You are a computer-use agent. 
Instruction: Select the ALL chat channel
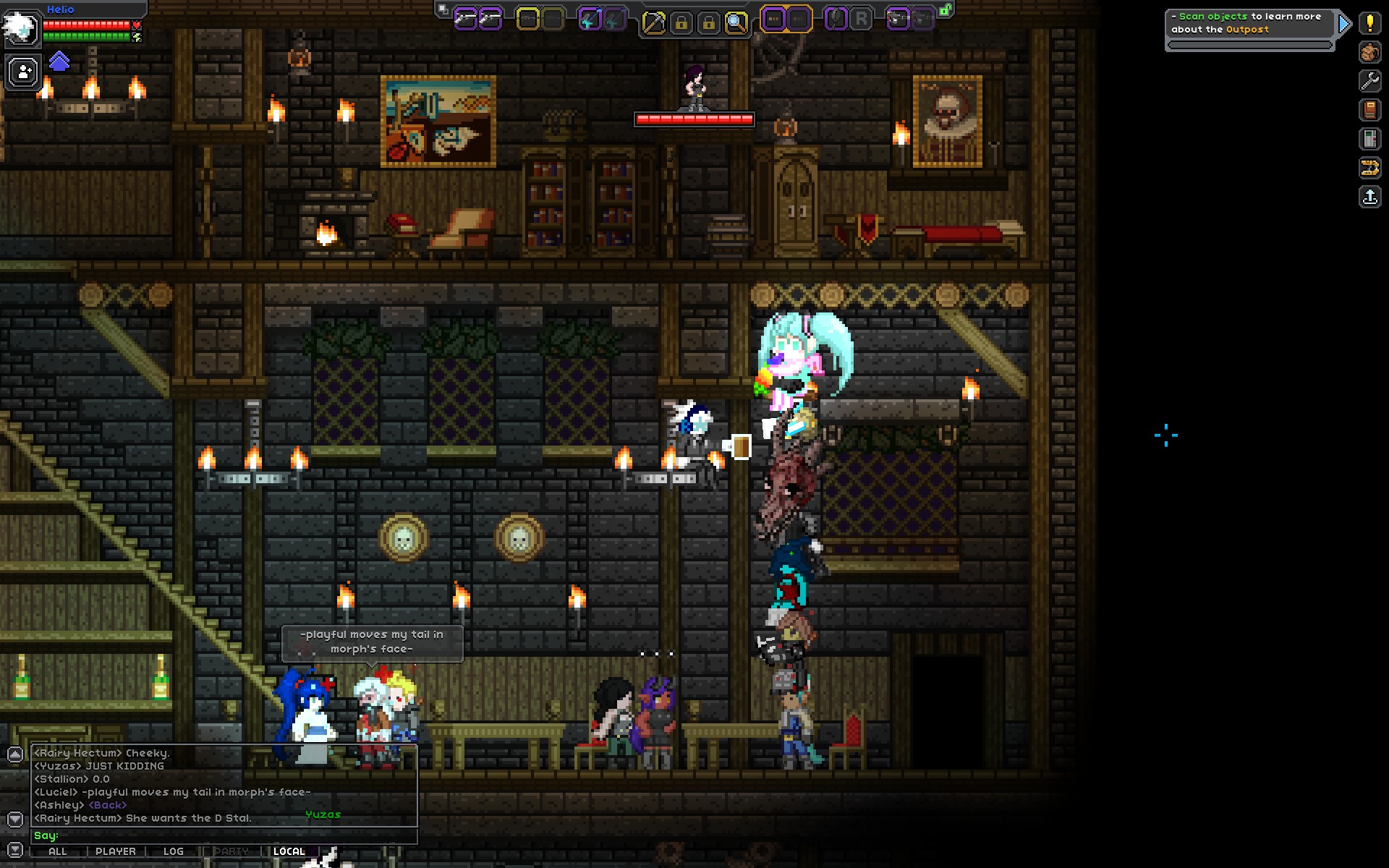click(x=58, y=851)
